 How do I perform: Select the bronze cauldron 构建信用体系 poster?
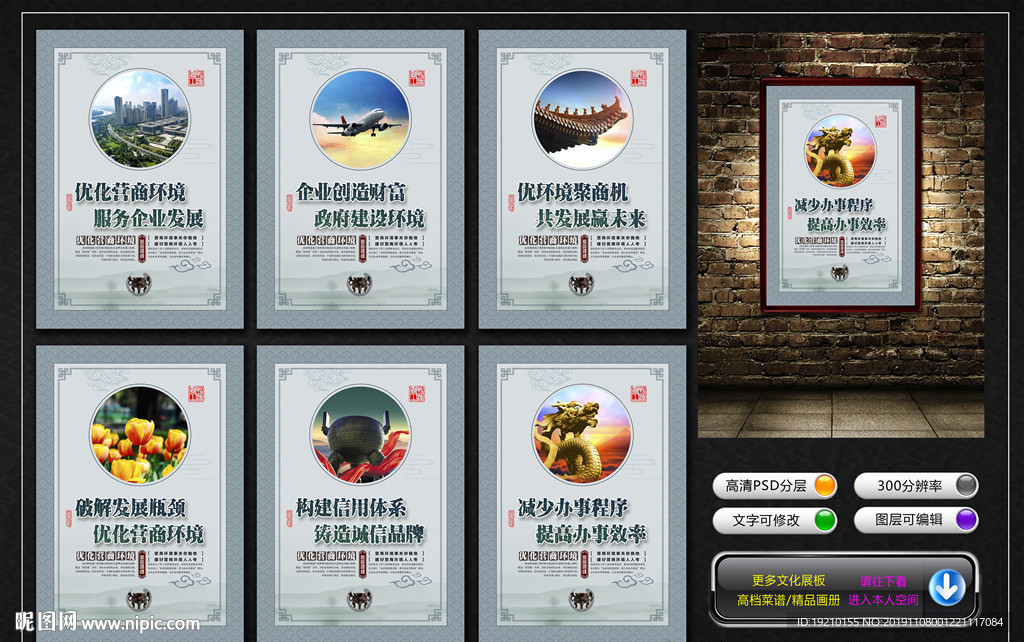360,490
